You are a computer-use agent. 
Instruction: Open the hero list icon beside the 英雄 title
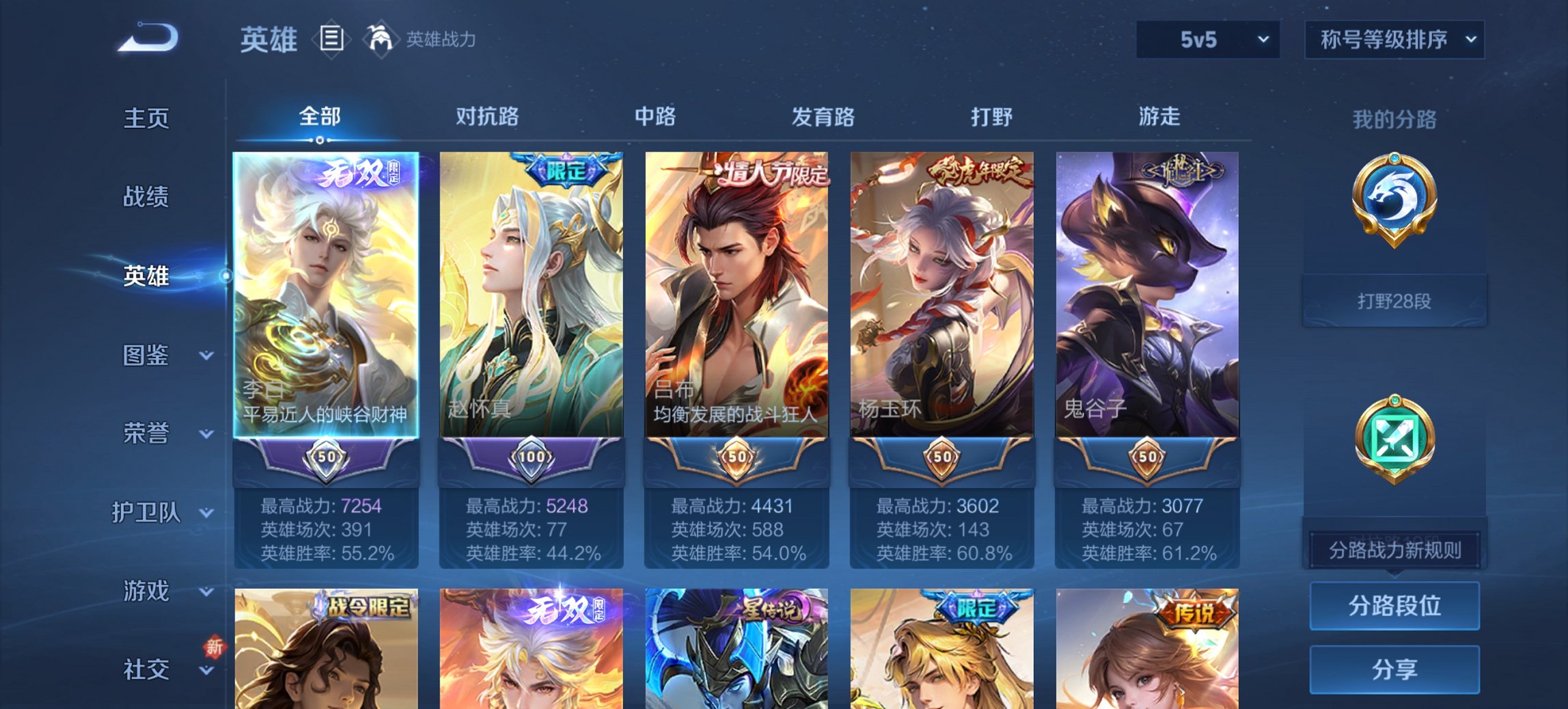coord(331,40)
